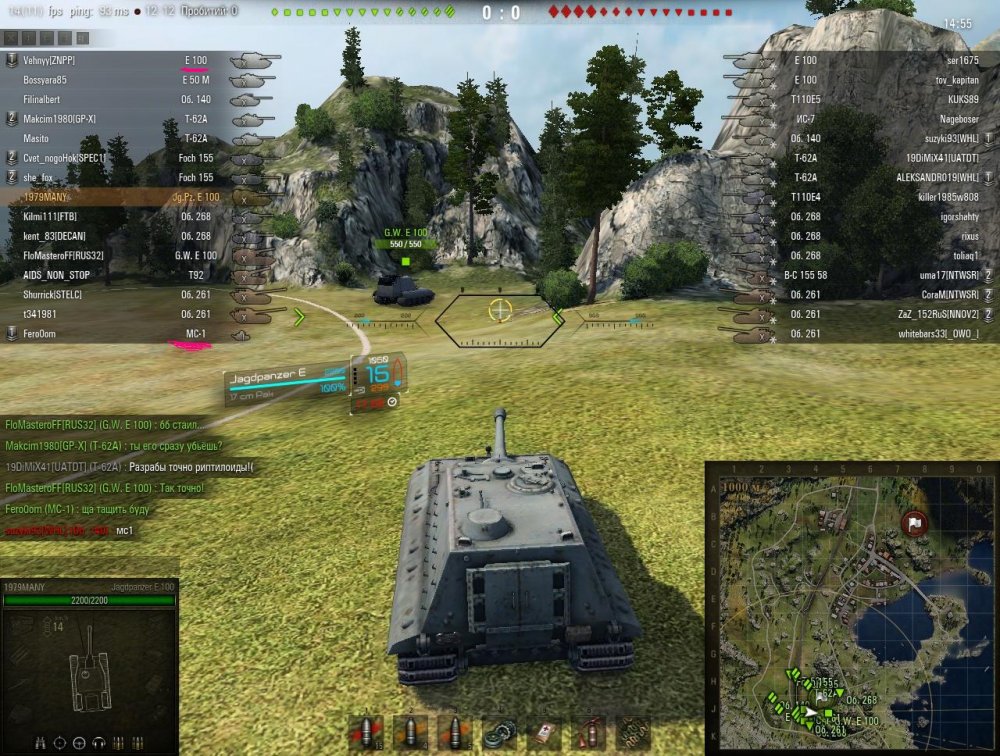
Task: Use the fire extinguisher consumable
Action: click(x=588, y=732)
